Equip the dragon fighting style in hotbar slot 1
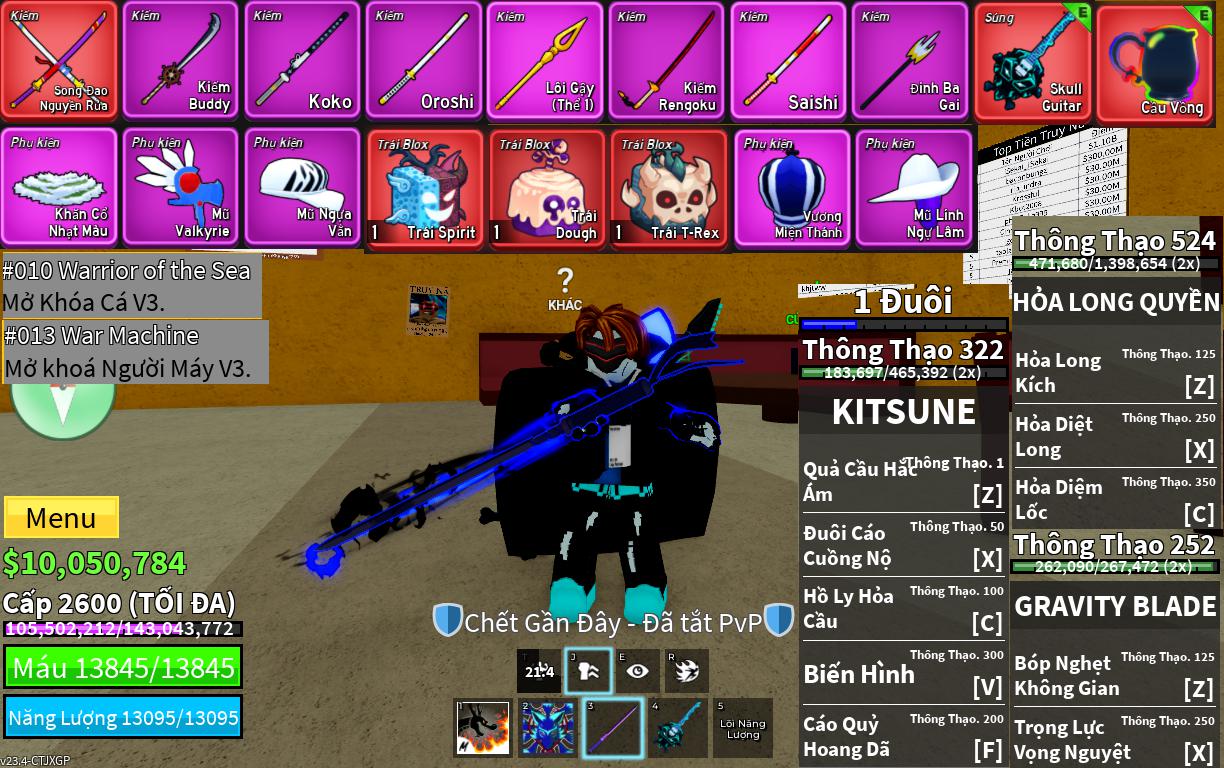The image size is (1224, 768). tap(483, 728)
